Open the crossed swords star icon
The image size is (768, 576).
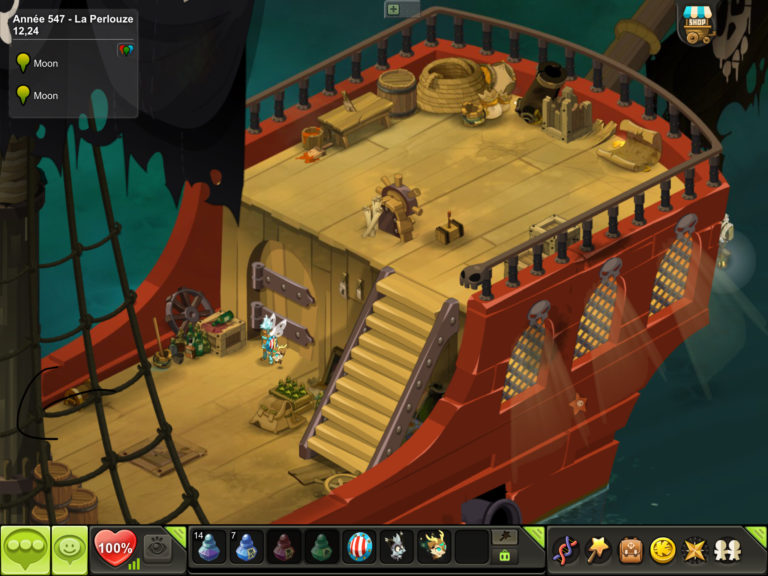pyautogui.click(x=694, y=549)
